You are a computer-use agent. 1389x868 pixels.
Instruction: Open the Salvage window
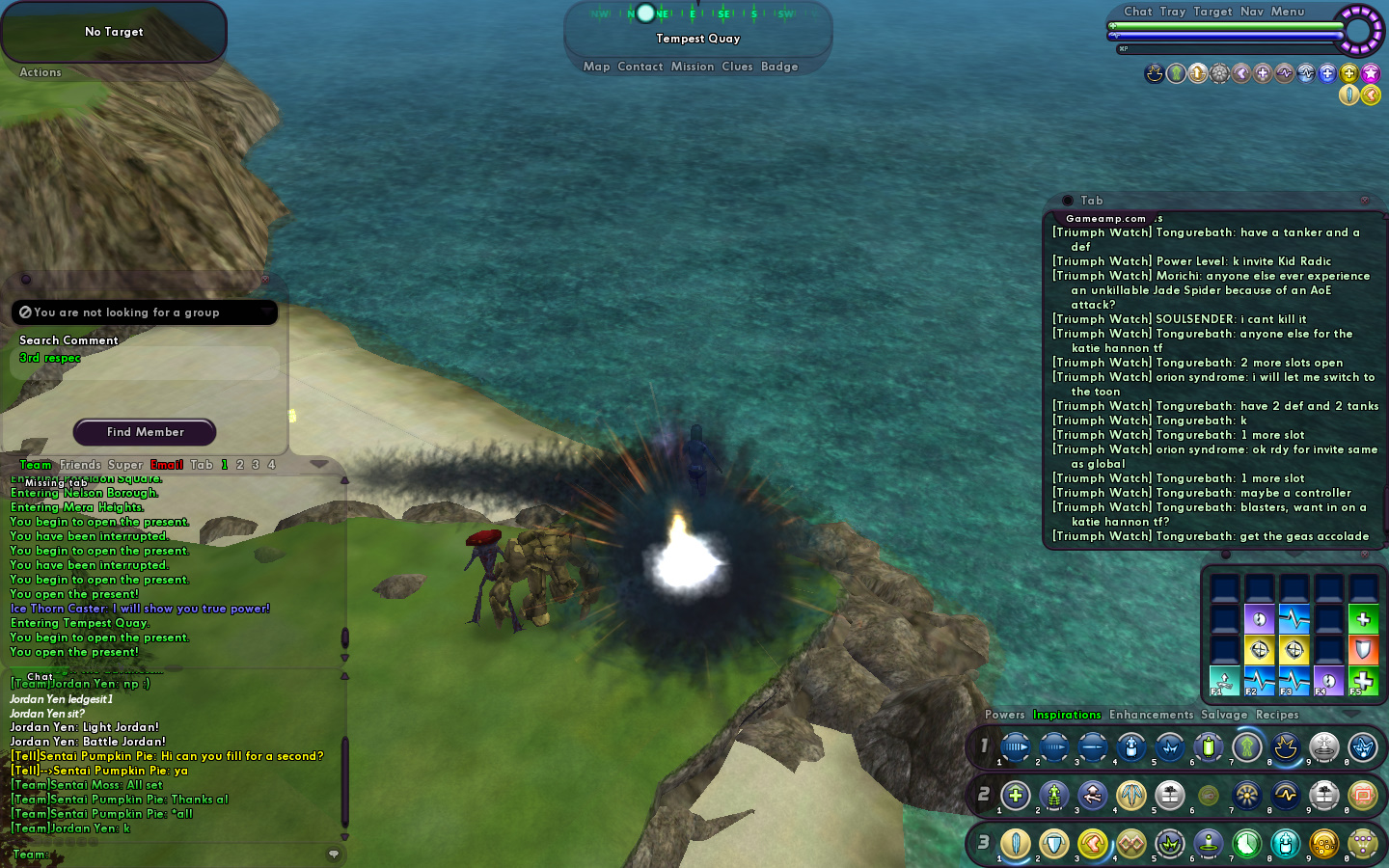pyautogui.click(x=1224, y=715)
